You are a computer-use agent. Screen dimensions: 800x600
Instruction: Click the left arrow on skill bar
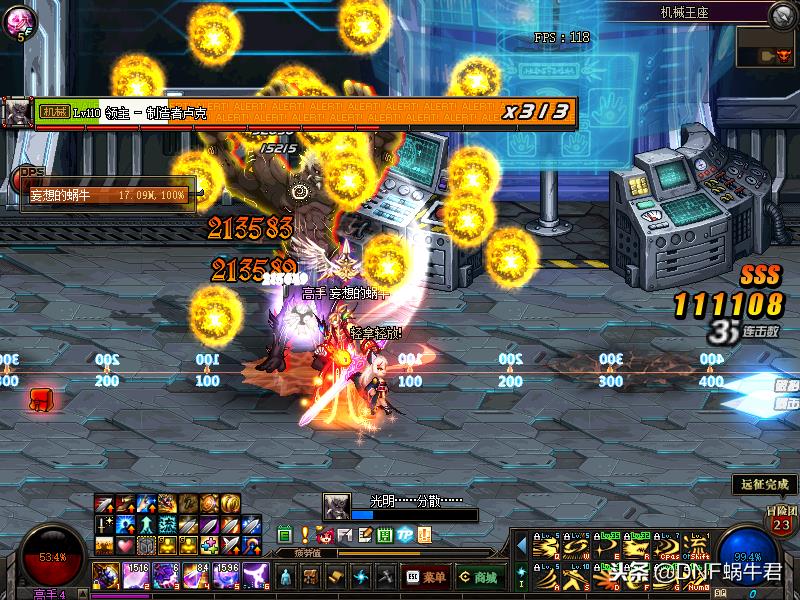521,546
